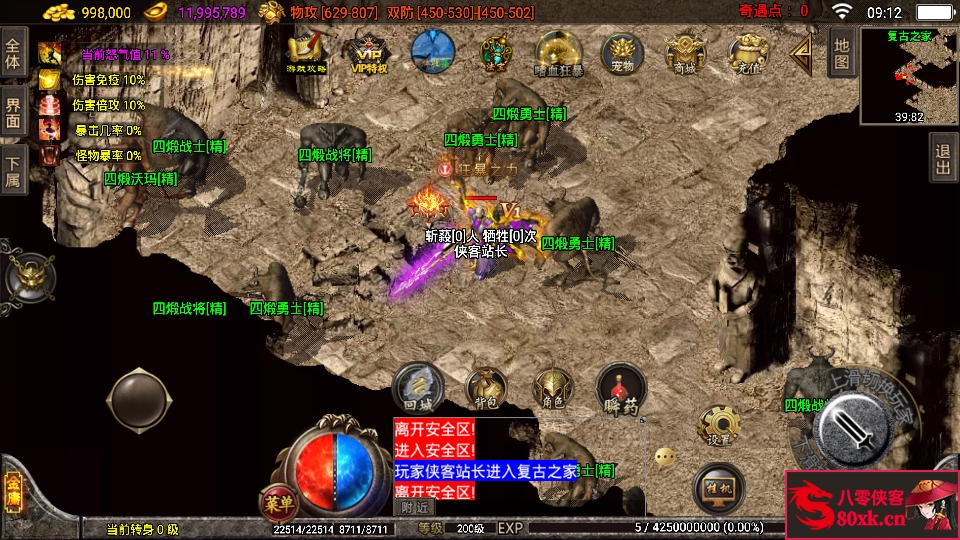Open the 商城 shop
The width and height of the screenshot is (960, 540).
(685, 53)
